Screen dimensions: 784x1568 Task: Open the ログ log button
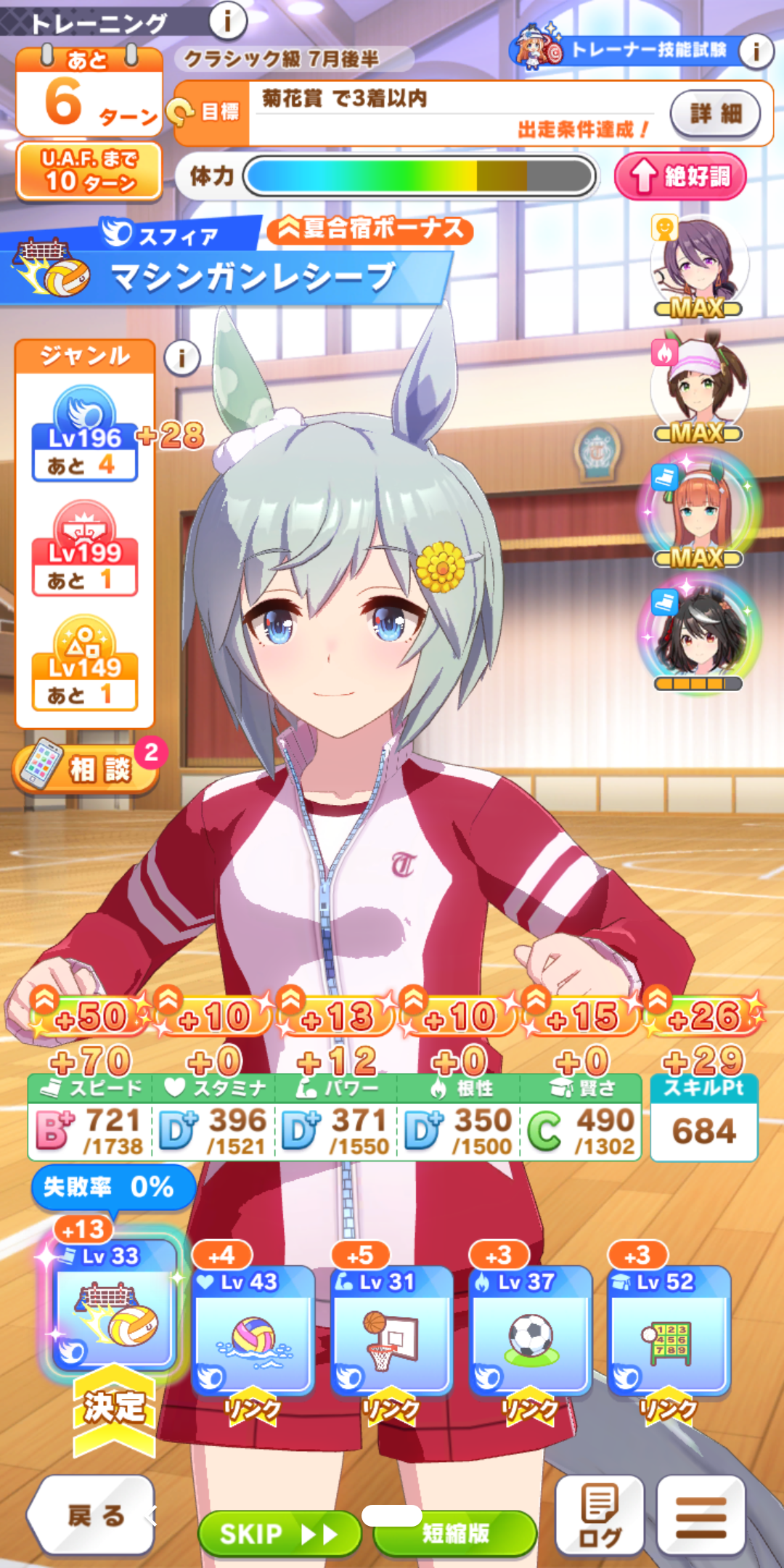(600, 1515)
